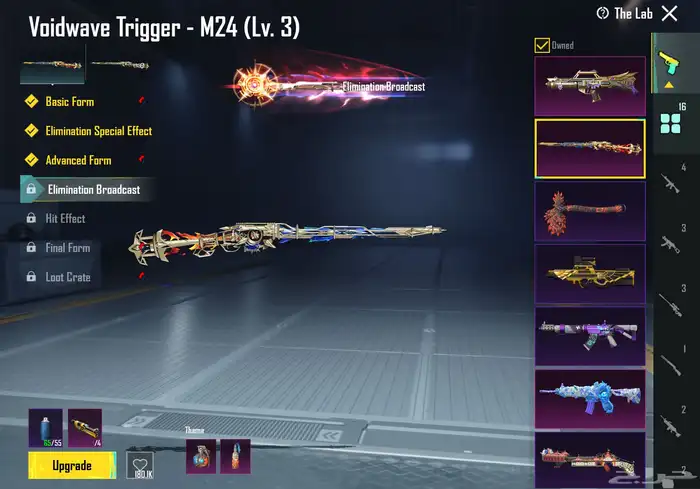The width and height of the screenshot is (700, 489).
Task: View the locked Hit Effect level
Action: 66,218
